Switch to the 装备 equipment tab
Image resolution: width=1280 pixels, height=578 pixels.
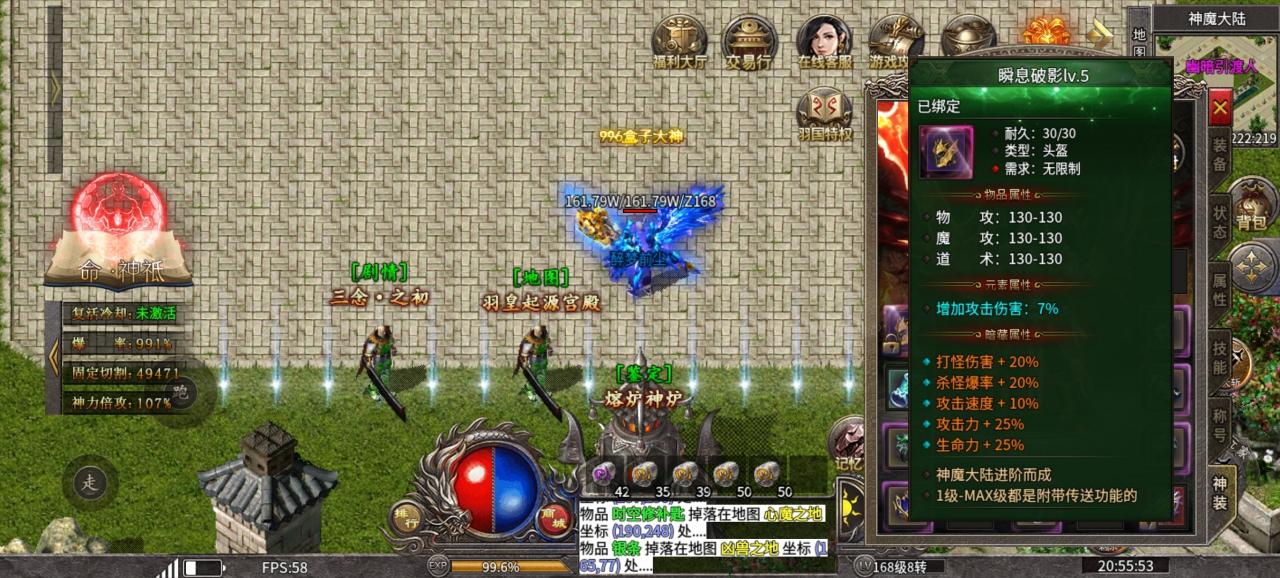[x=1219, y=152]
